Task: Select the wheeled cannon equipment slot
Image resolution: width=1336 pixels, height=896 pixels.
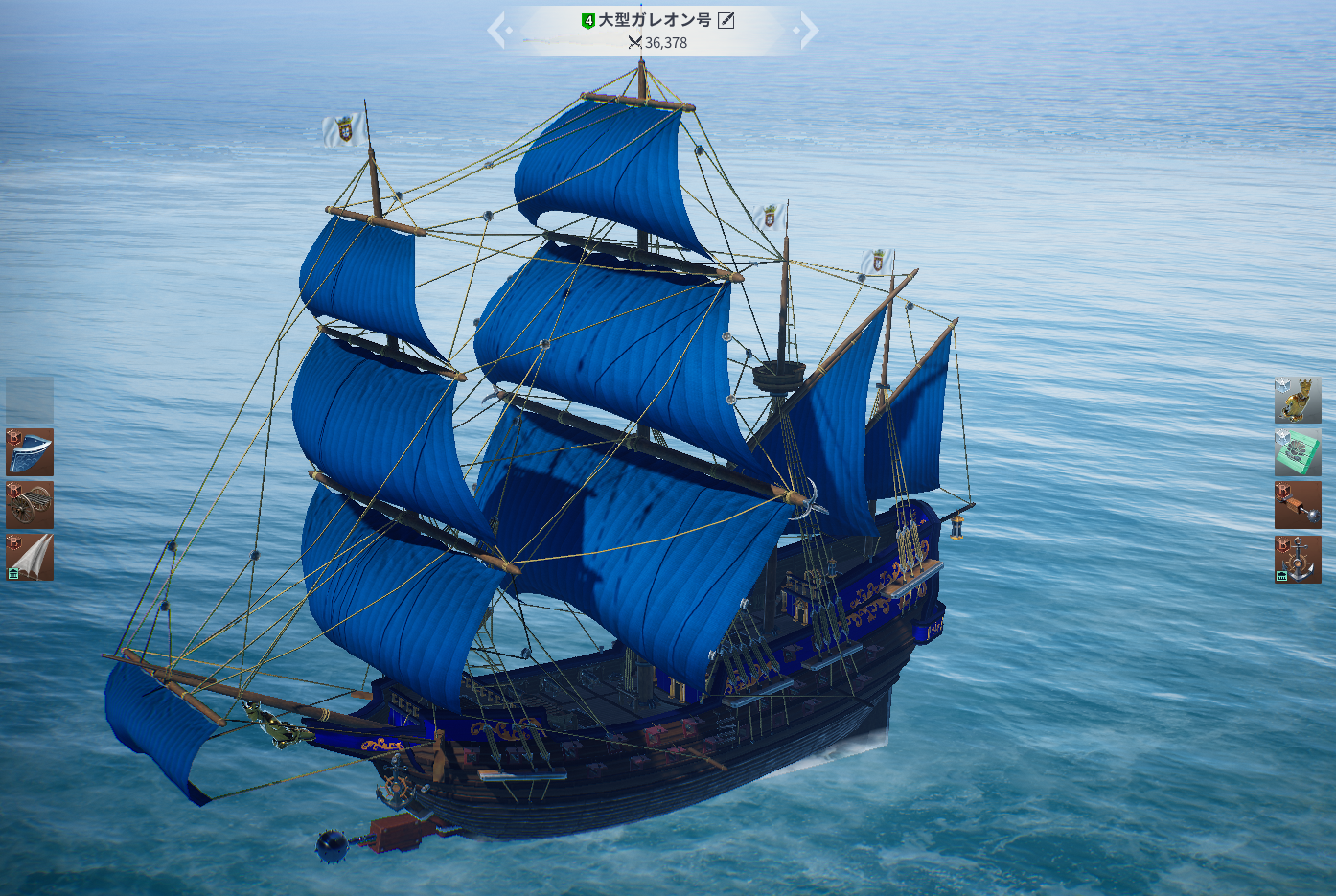Action: (30, 505)
